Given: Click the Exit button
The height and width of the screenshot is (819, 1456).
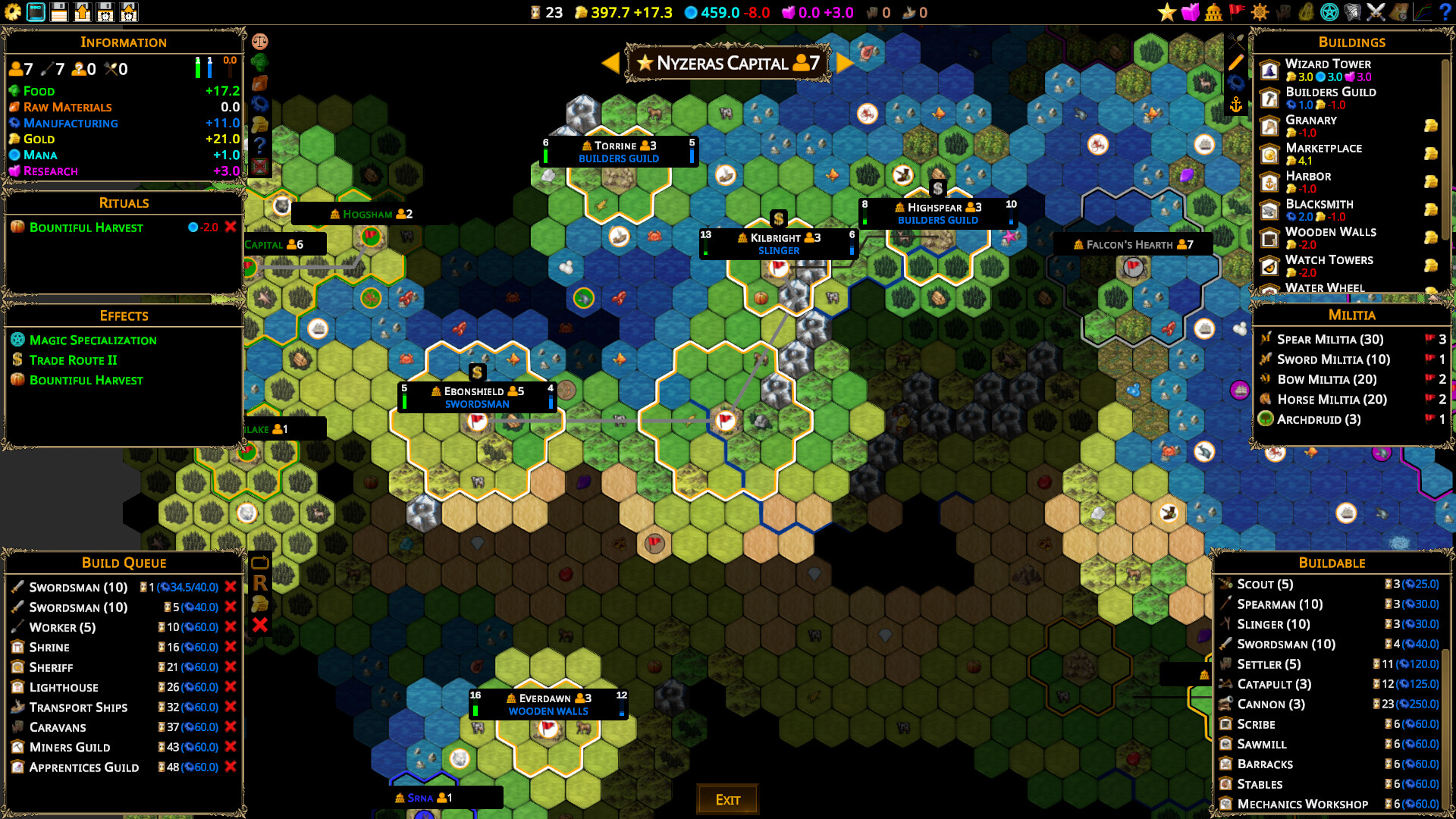Looking at the screenshot, I should 726,799.
